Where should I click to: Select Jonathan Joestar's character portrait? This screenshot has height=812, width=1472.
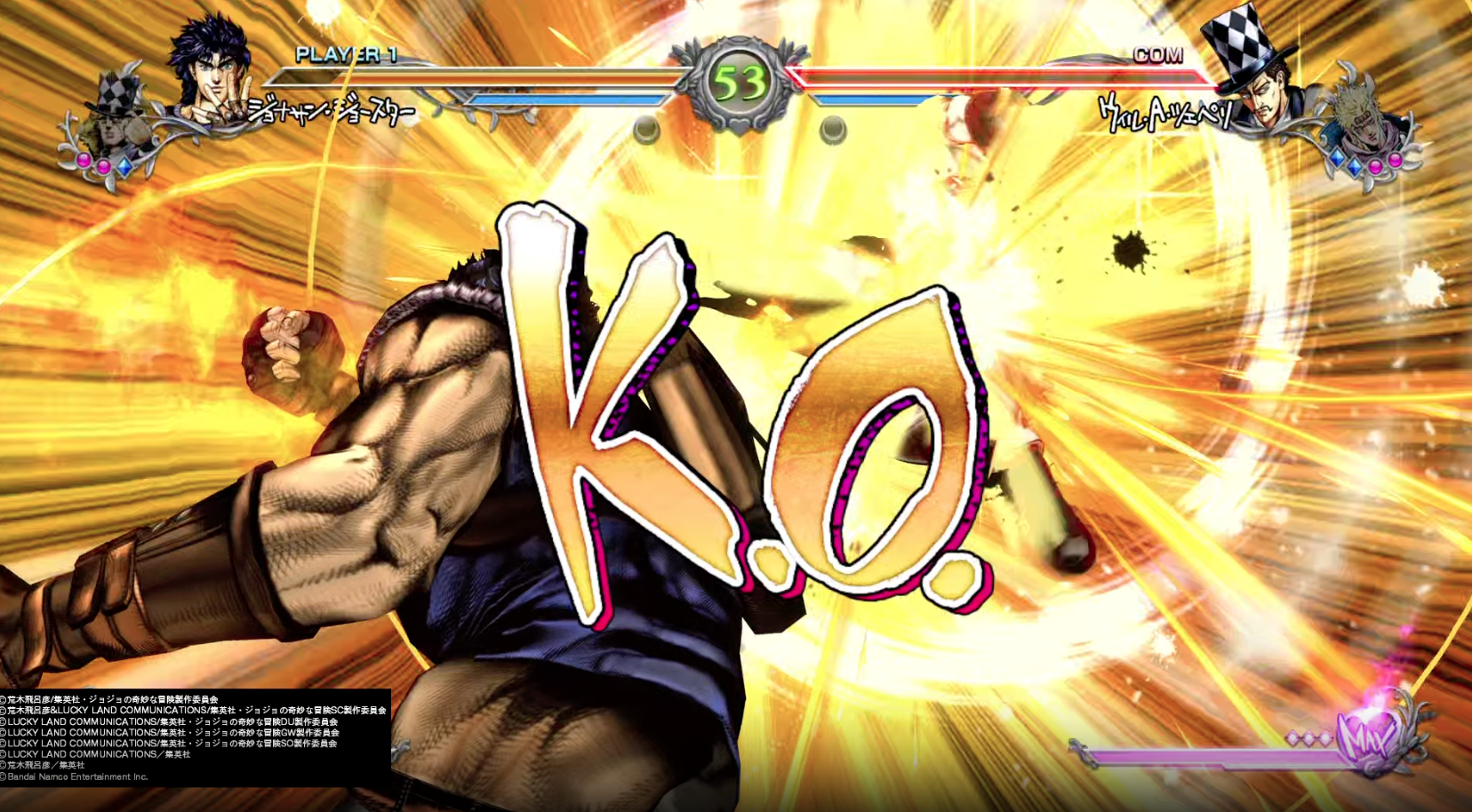click(x=211, y=73)
